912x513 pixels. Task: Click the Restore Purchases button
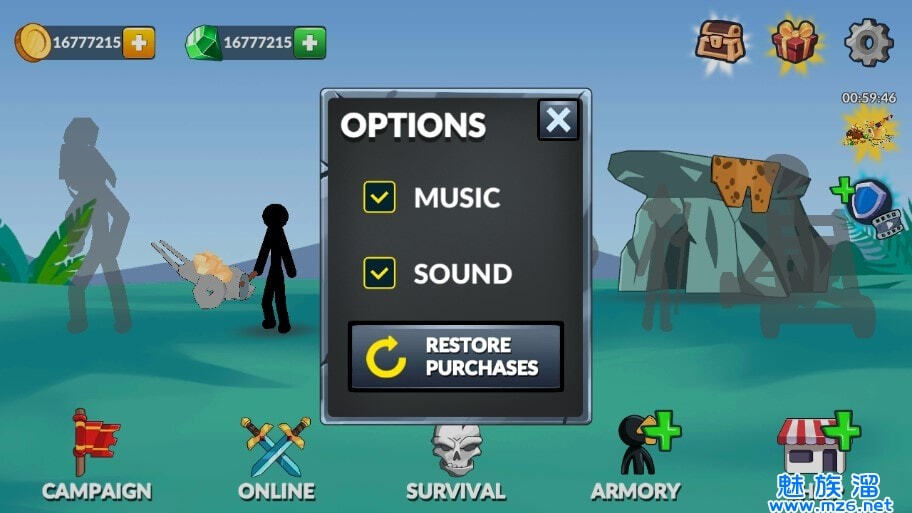[456, 356]
